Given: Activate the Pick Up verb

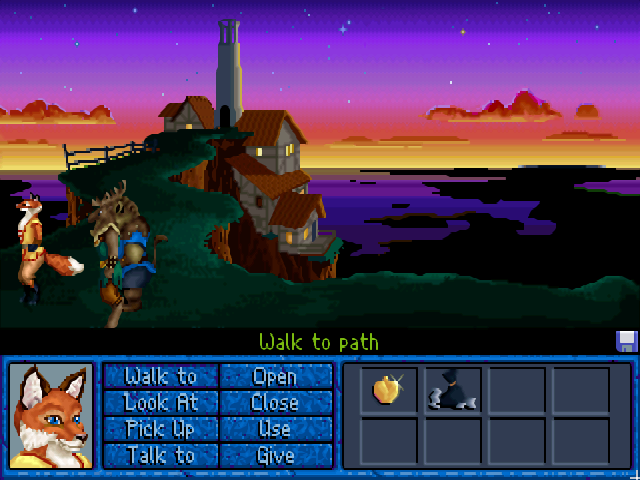Looking at the screenshot, I should (x=161, y=429).
